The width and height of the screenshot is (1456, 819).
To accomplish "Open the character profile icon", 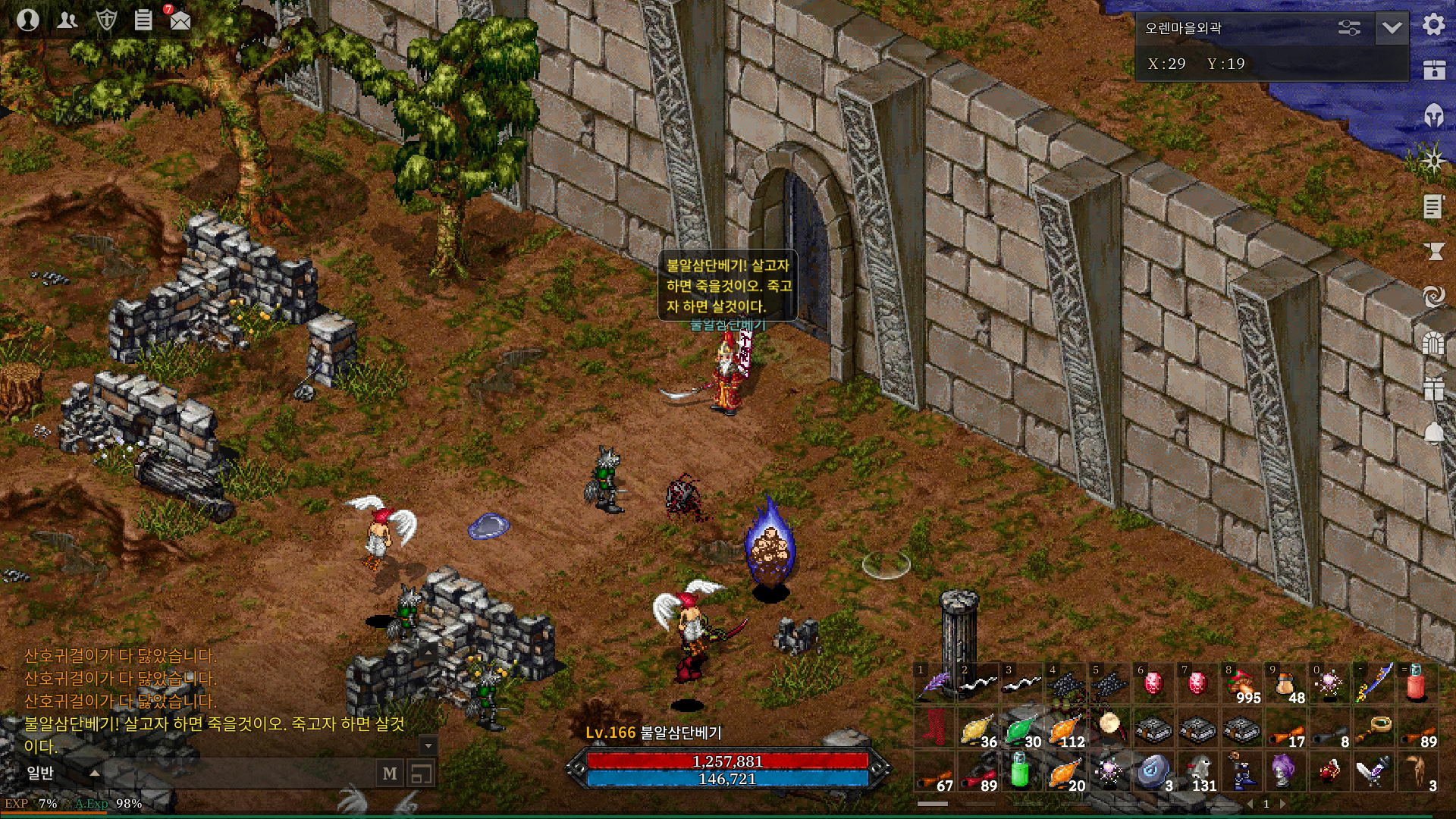I will coord(28,20).
